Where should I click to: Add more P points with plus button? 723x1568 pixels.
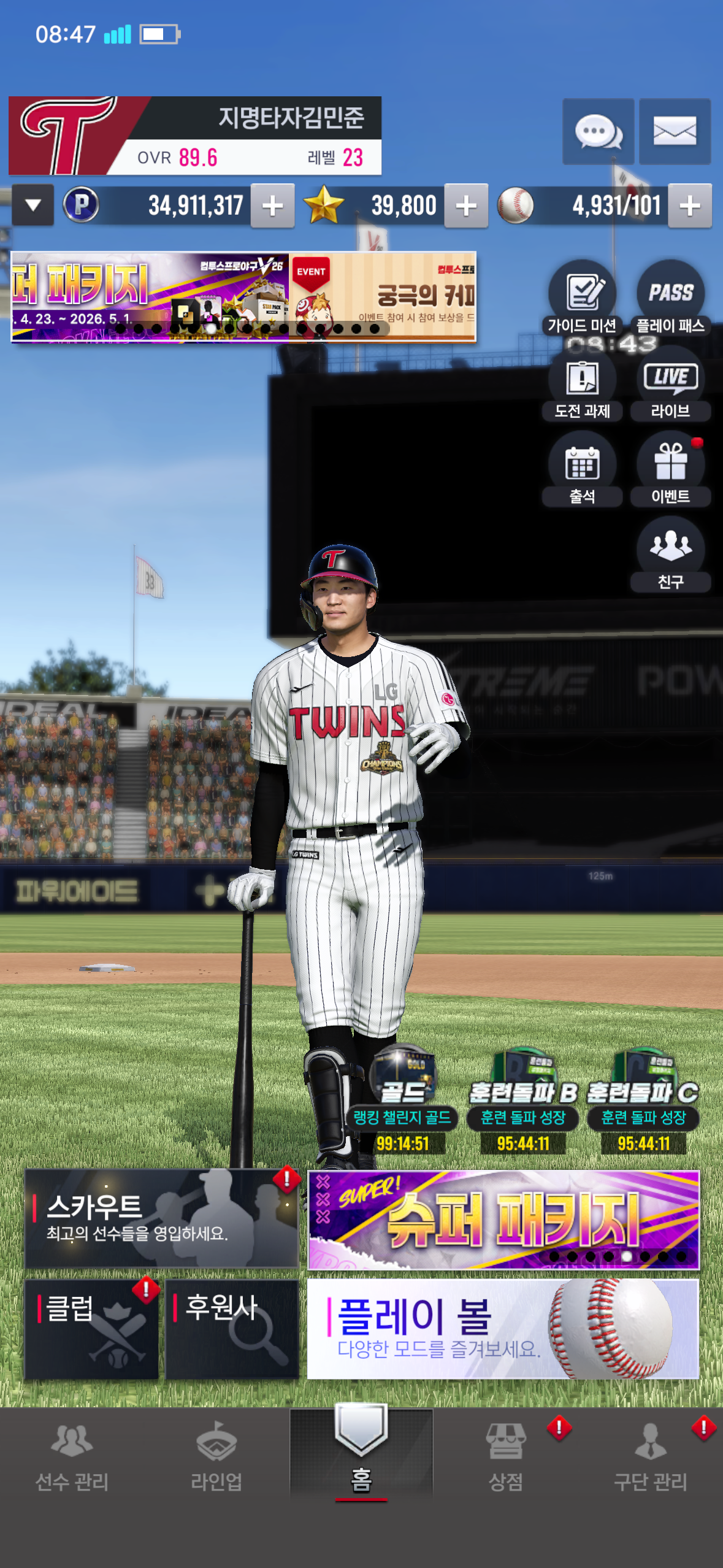pos(272,206)
